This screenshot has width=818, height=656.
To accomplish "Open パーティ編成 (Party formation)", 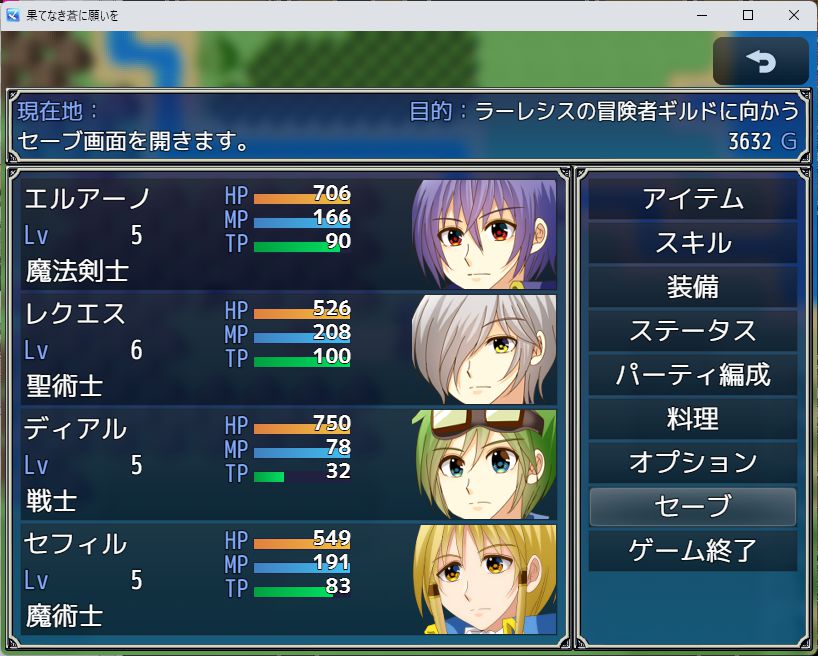I will click(692, 375).
